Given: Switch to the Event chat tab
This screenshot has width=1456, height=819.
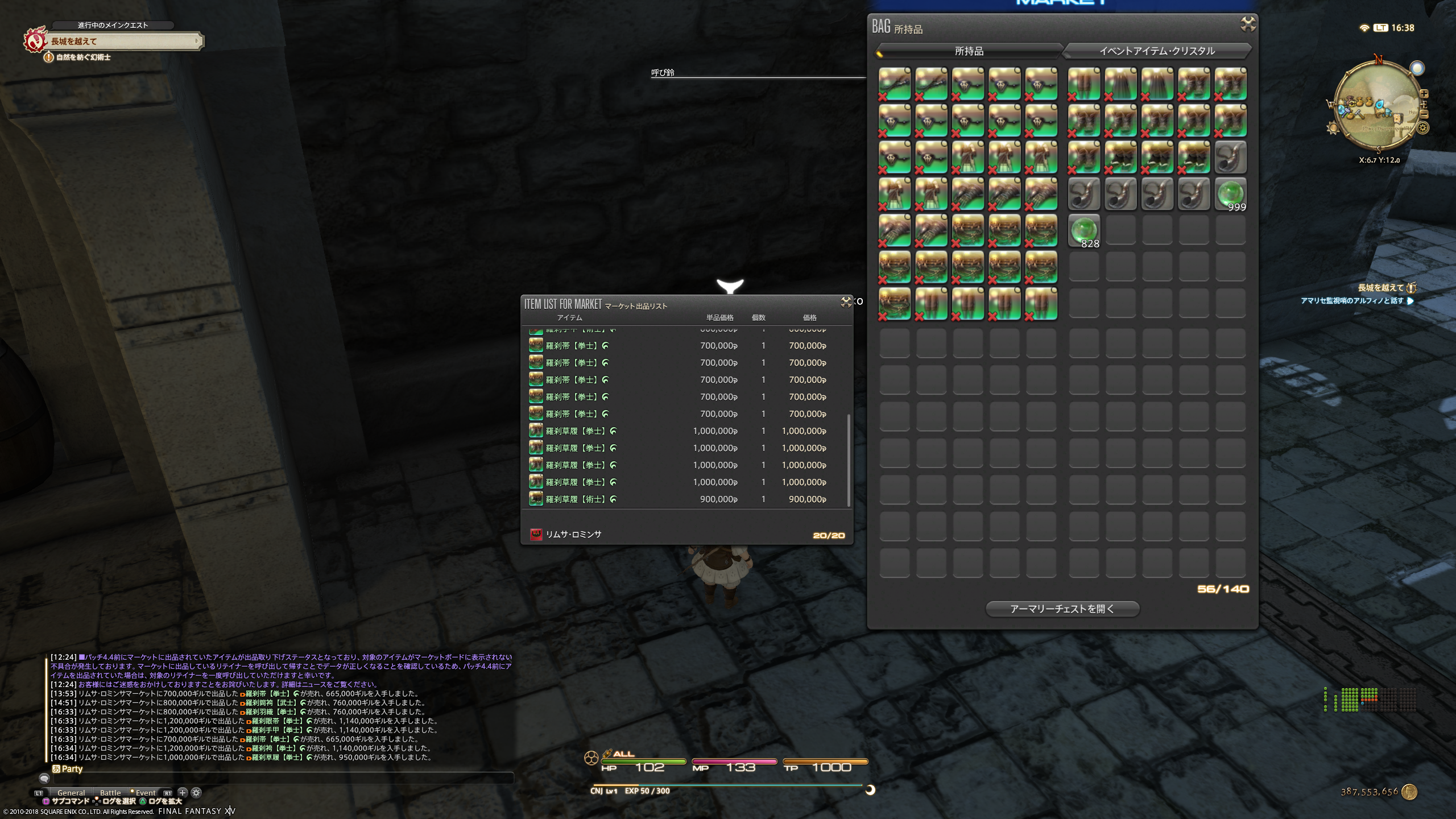Looking at the screenshot, I should coord(145,792).
